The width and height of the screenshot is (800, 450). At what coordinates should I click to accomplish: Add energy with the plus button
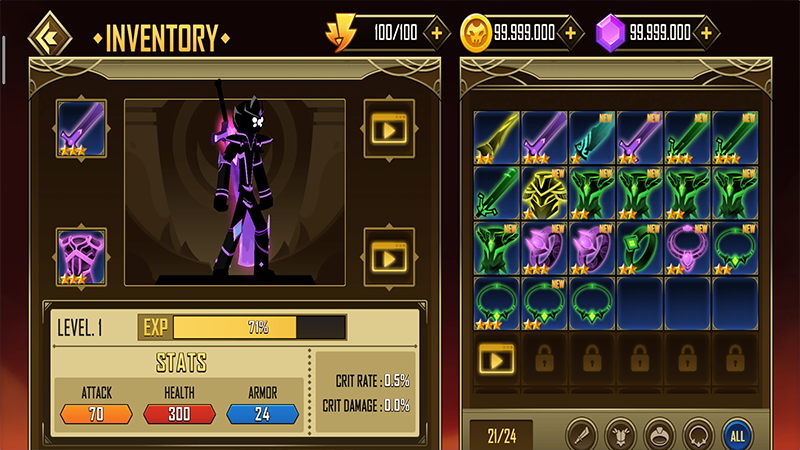pyautogui.click(x=436, y=32)
